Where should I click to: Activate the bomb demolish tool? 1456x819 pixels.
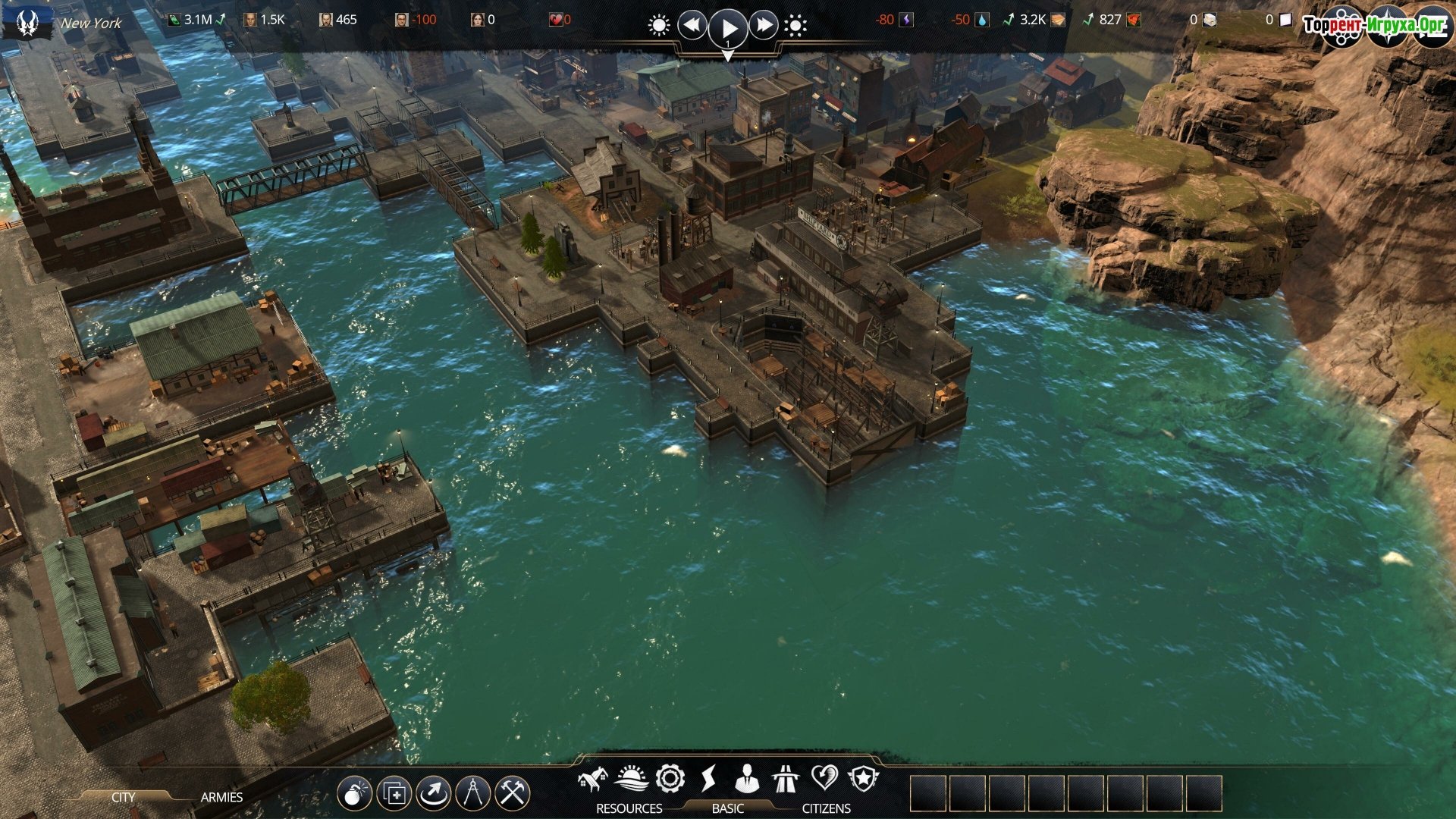click(x=354, y=794)
